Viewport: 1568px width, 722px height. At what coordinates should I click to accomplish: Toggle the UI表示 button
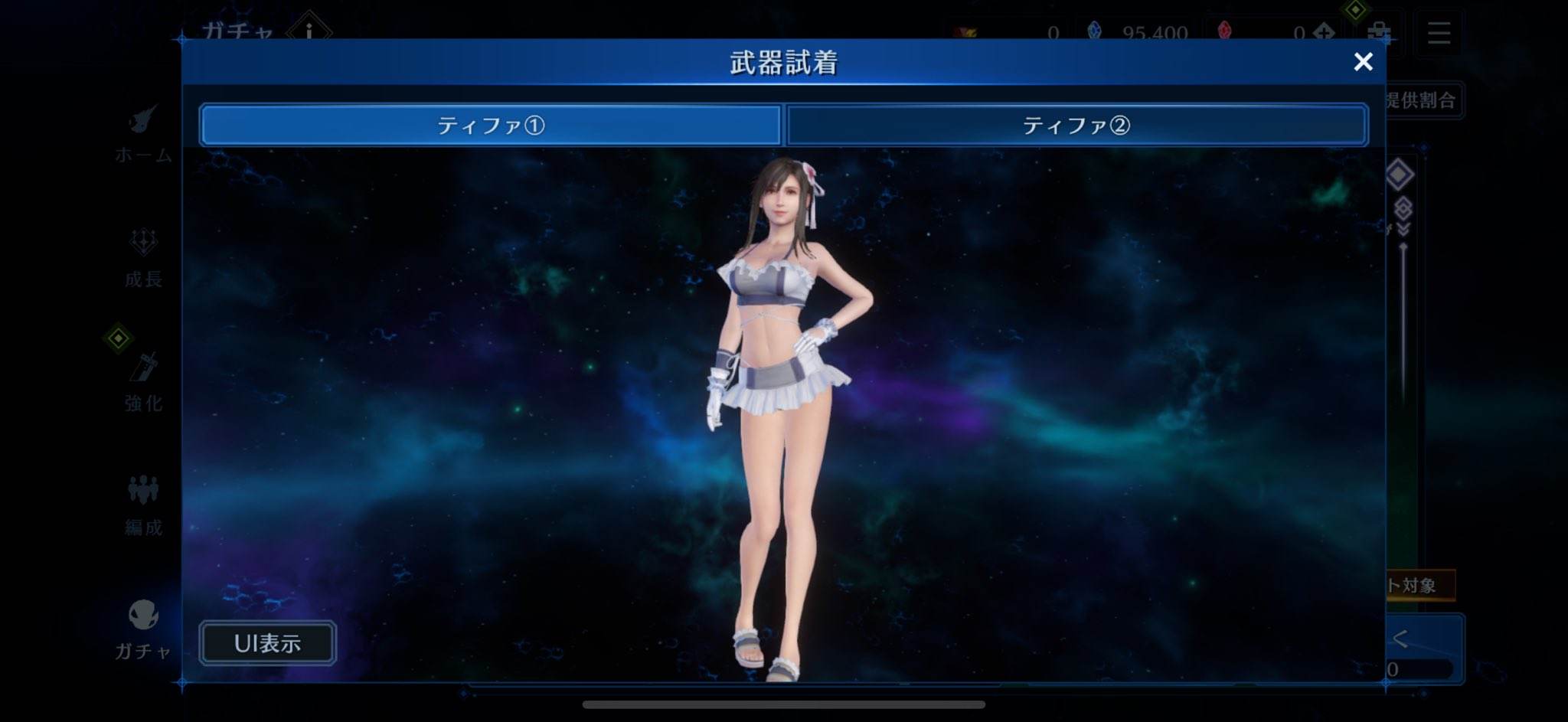267,642
